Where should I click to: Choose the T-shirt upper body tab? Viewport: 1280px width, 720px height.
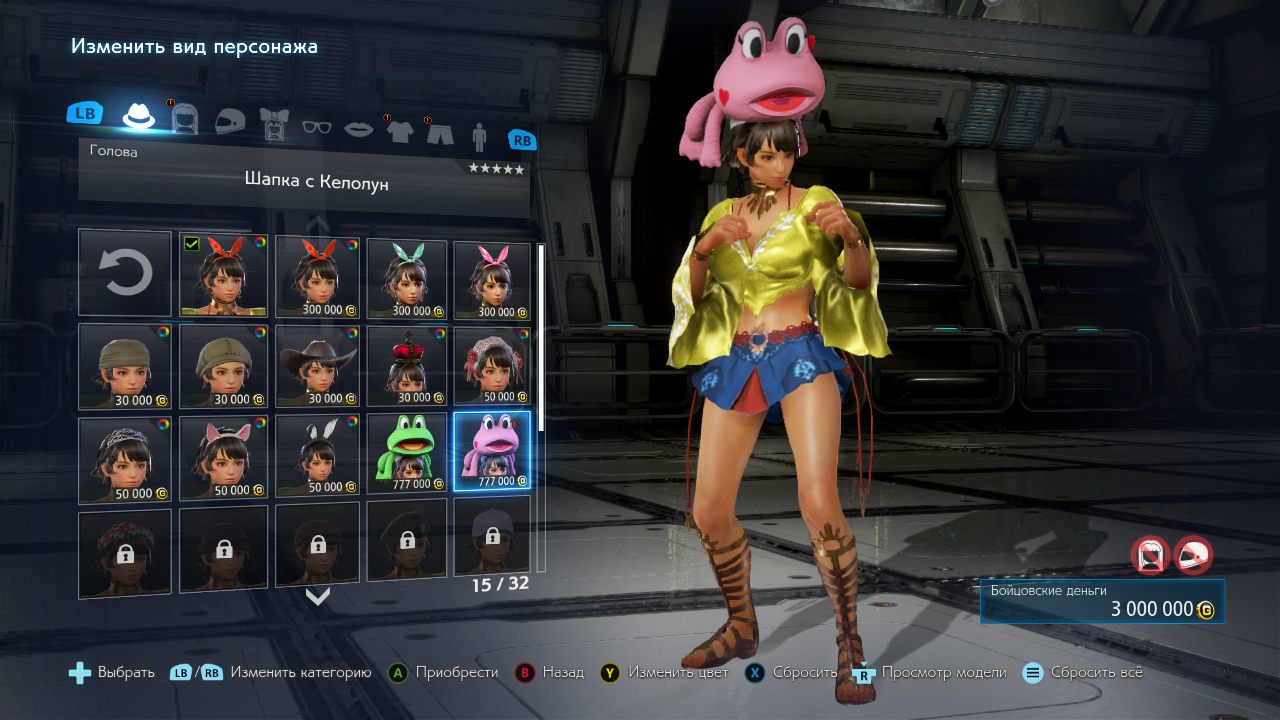click(x=400, y=131)
